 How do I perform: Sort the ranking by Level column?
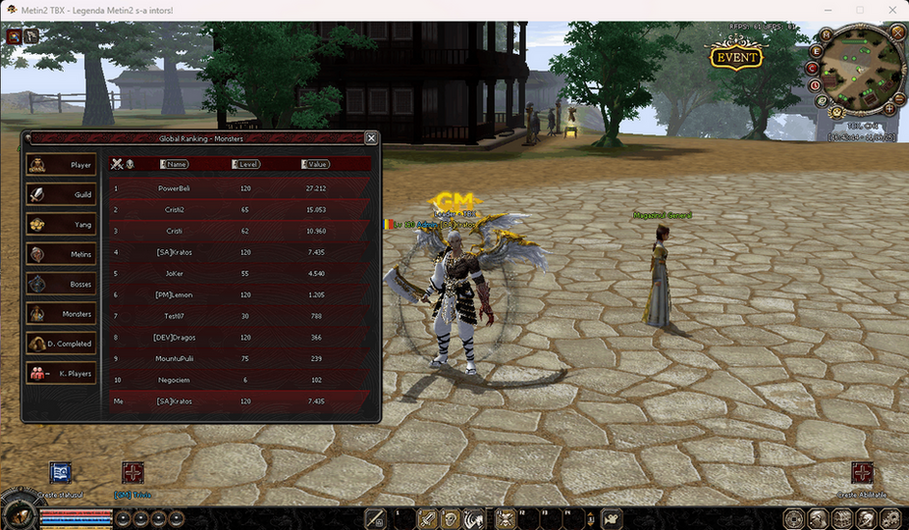246,164
